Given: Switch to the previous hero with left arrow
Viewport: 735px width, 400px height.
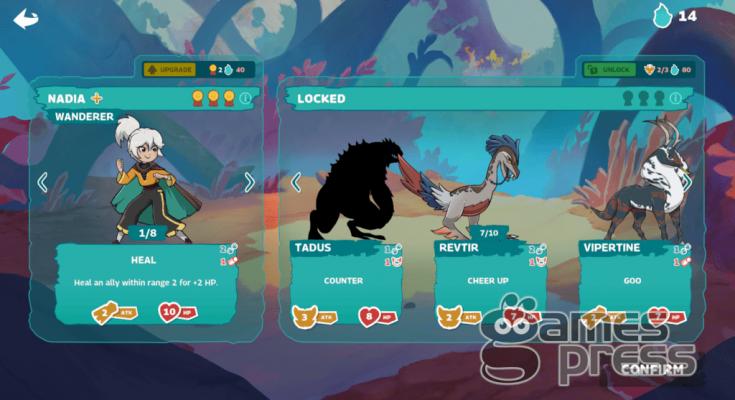Looking at the screenshot, I should [42, 182].
